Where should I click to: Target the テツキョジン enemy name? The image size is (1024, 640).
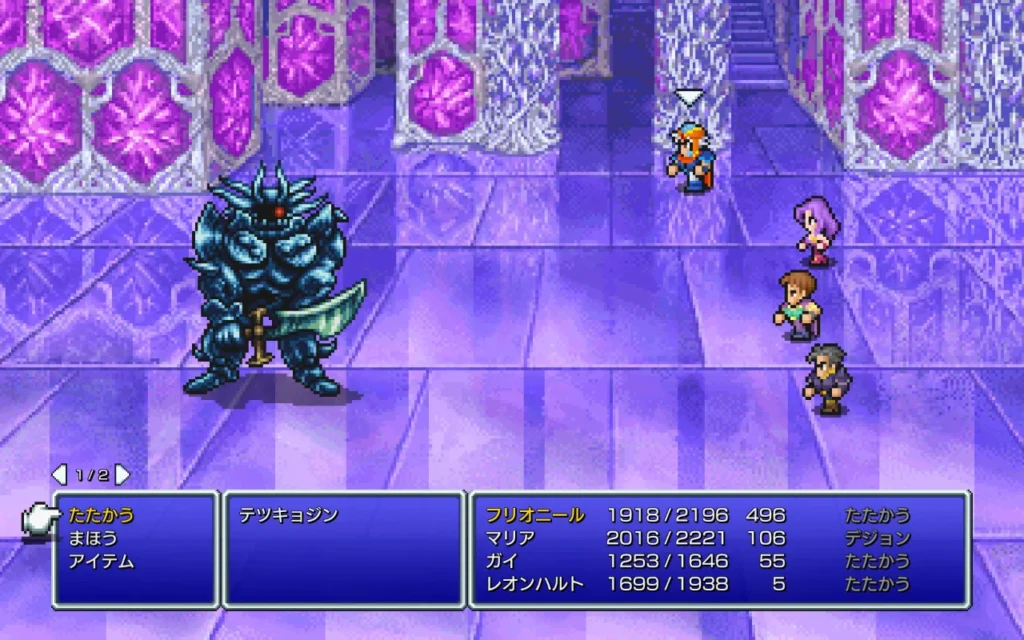coord(288,516)
